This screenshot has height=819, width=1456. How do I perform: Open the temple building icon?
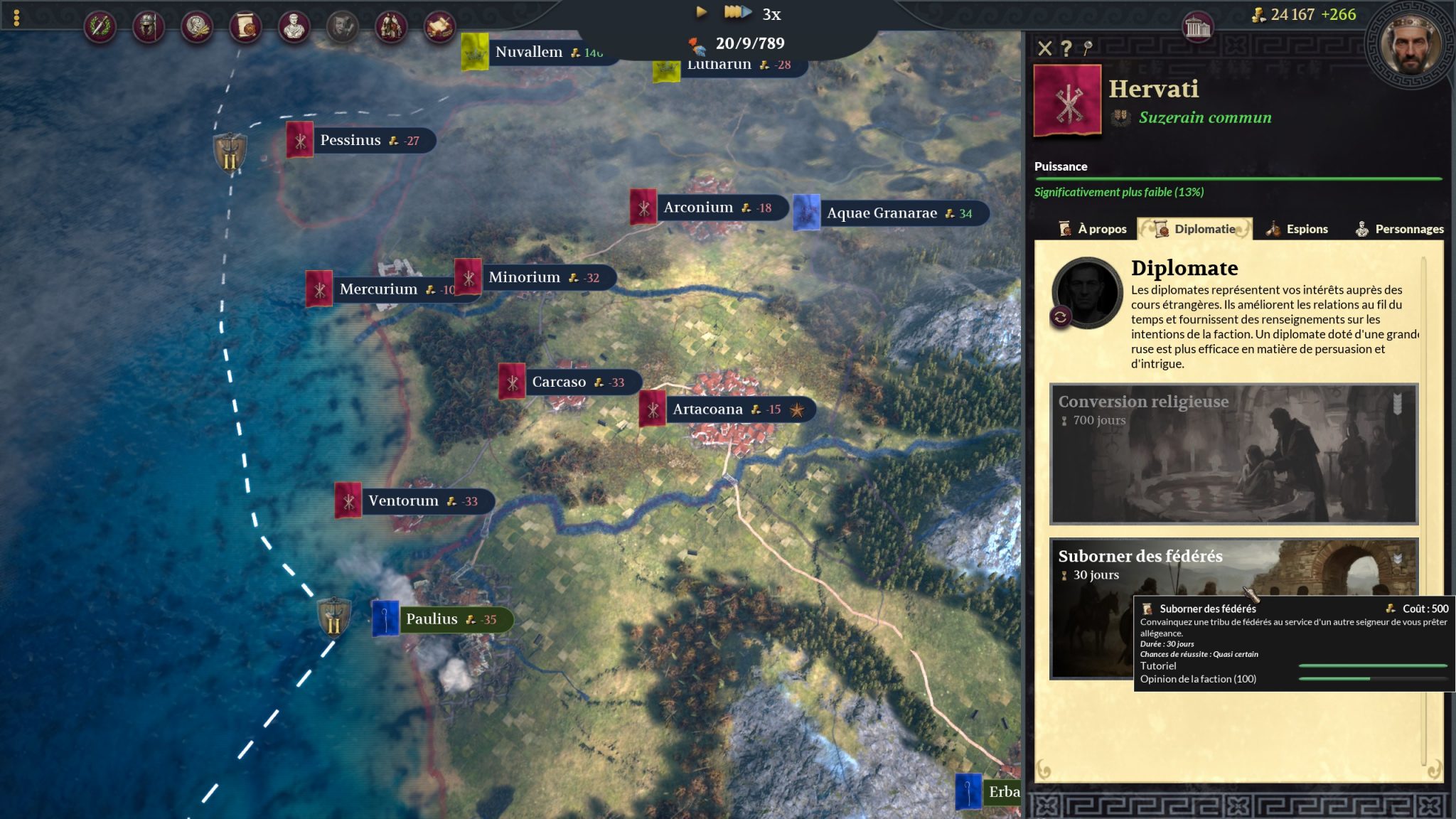tap(1197, 28)
